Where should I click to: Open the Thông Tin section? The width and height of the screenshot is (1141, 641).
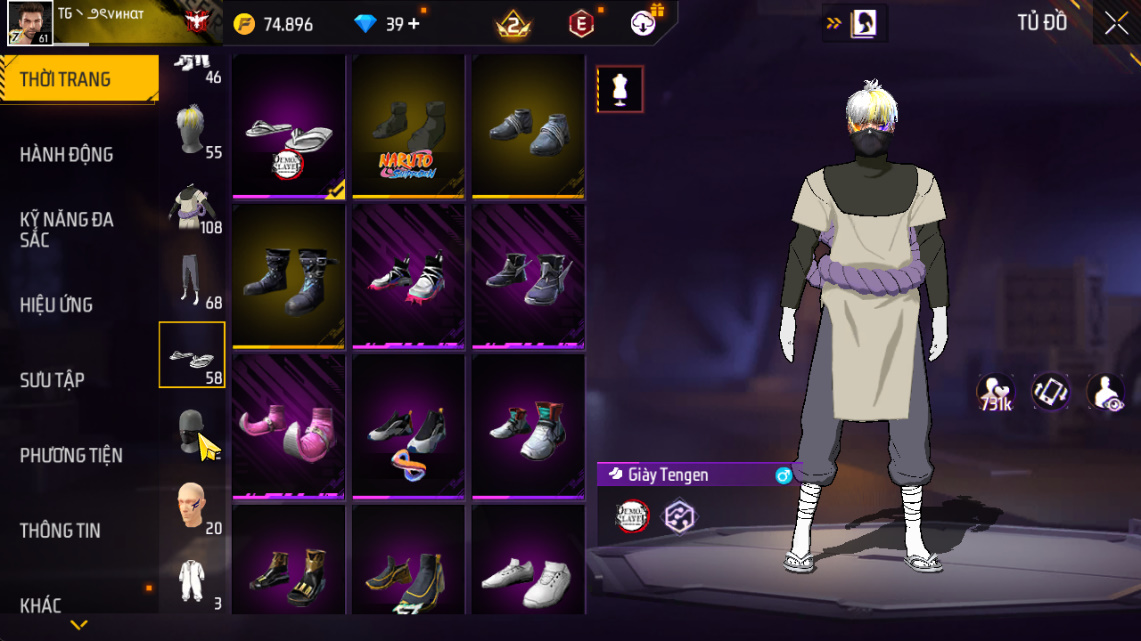pyautogui.click(x=61, y=530)
